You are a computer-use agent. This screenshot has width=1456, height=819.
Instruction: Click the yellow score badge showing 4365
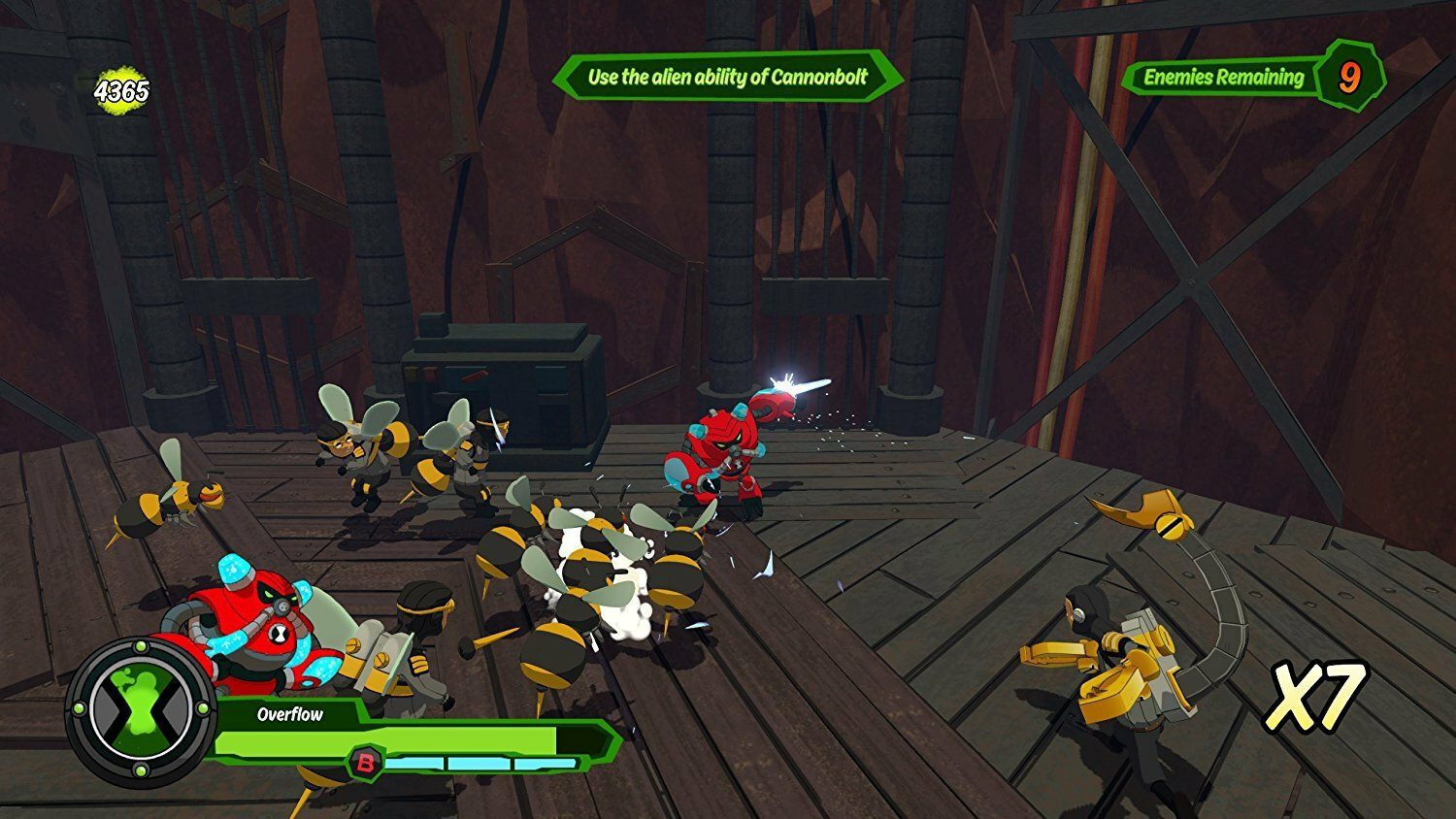(x=119, y=88)
